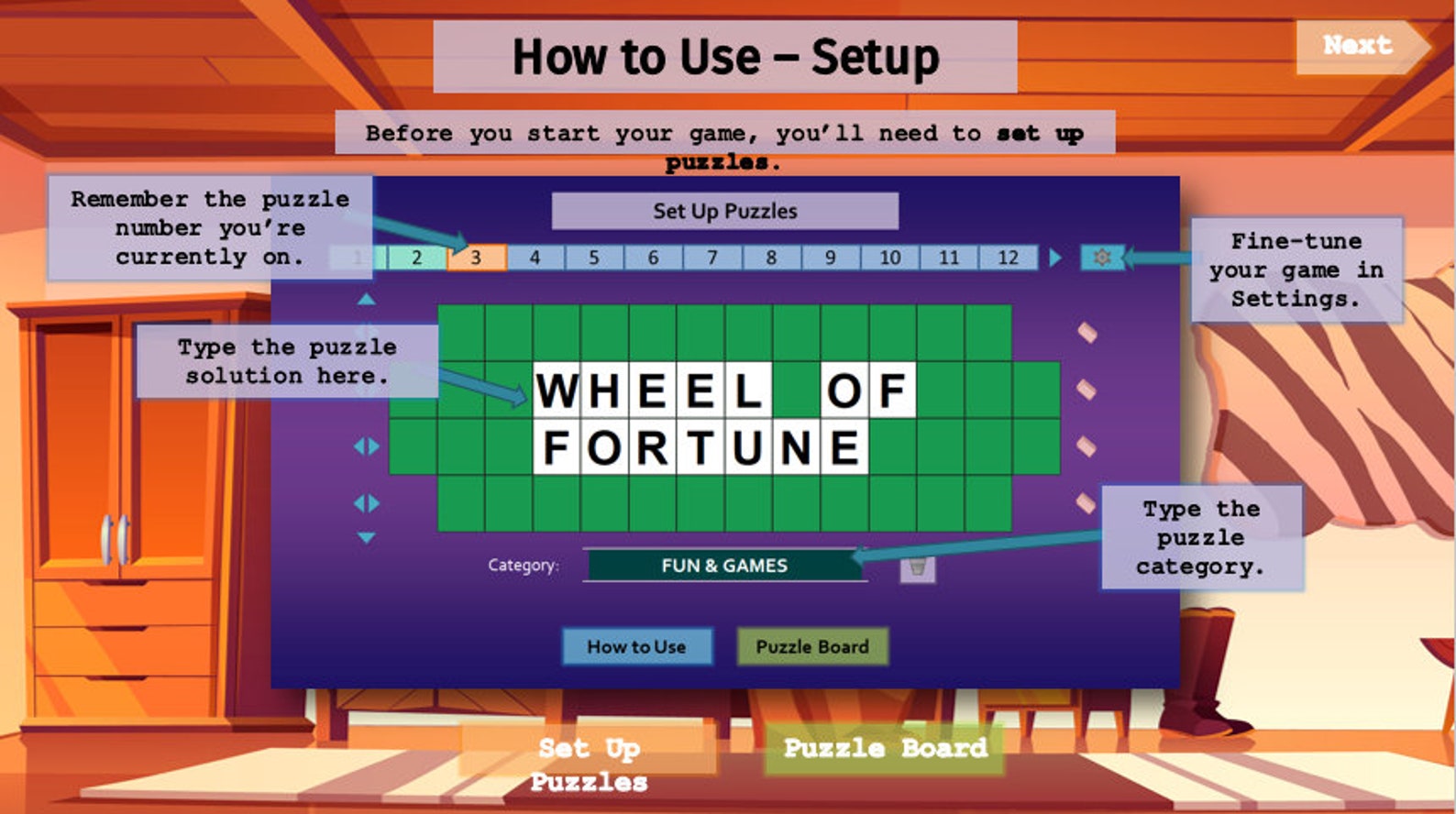The height and width of the screenshot is (814, 1456).
Task: Click the Next button
Action: pyautogui.click(x=1358, y=44)
